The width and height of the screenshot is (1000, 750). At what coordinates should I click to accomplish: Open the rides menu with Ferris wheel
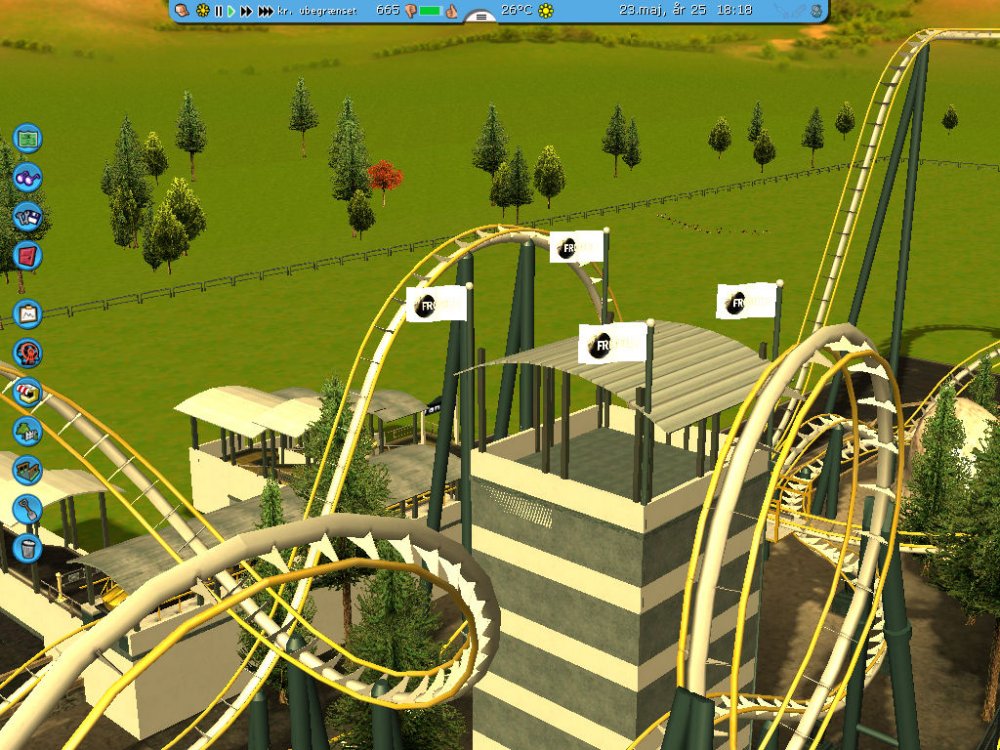tap(28, 353)
